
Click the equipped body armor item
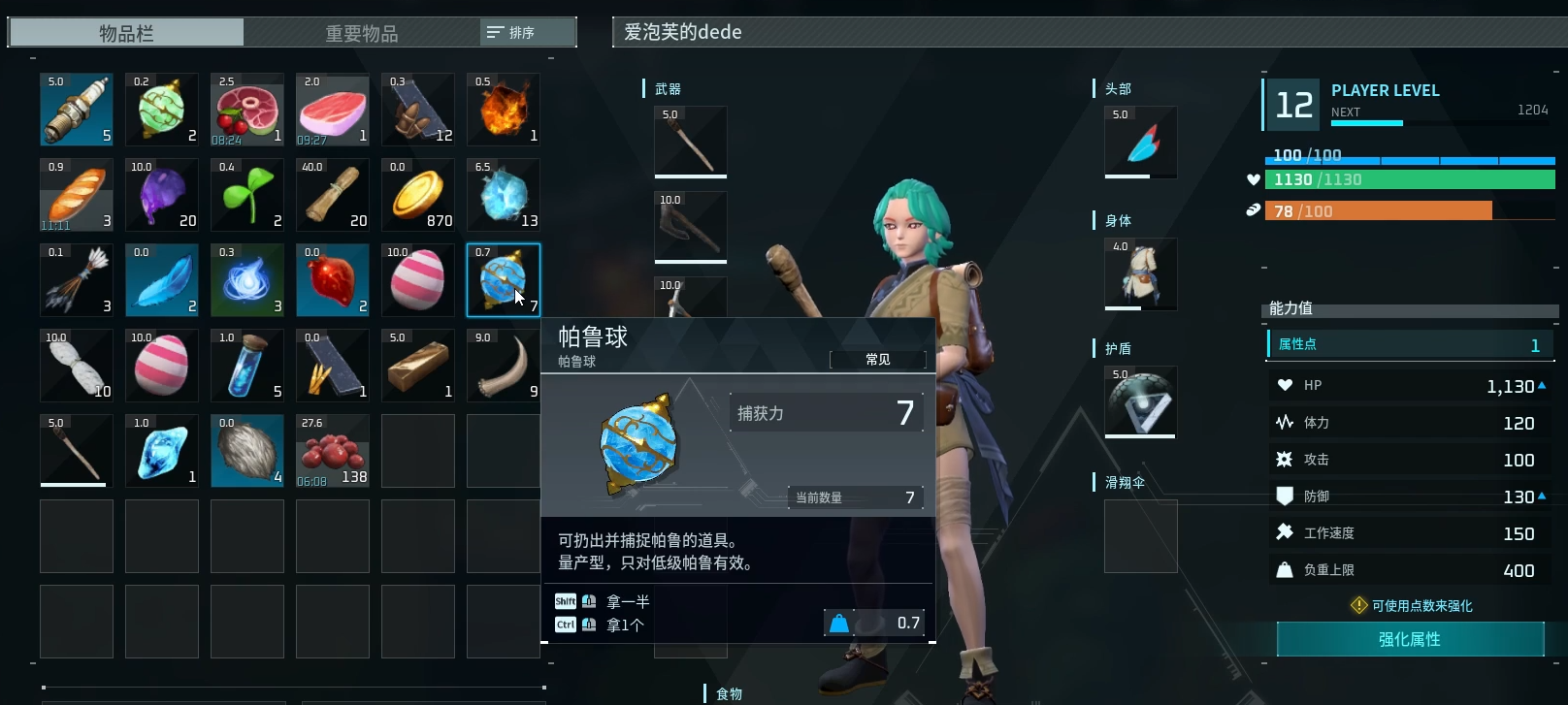pyautogui.click(x=1140, y=273)
